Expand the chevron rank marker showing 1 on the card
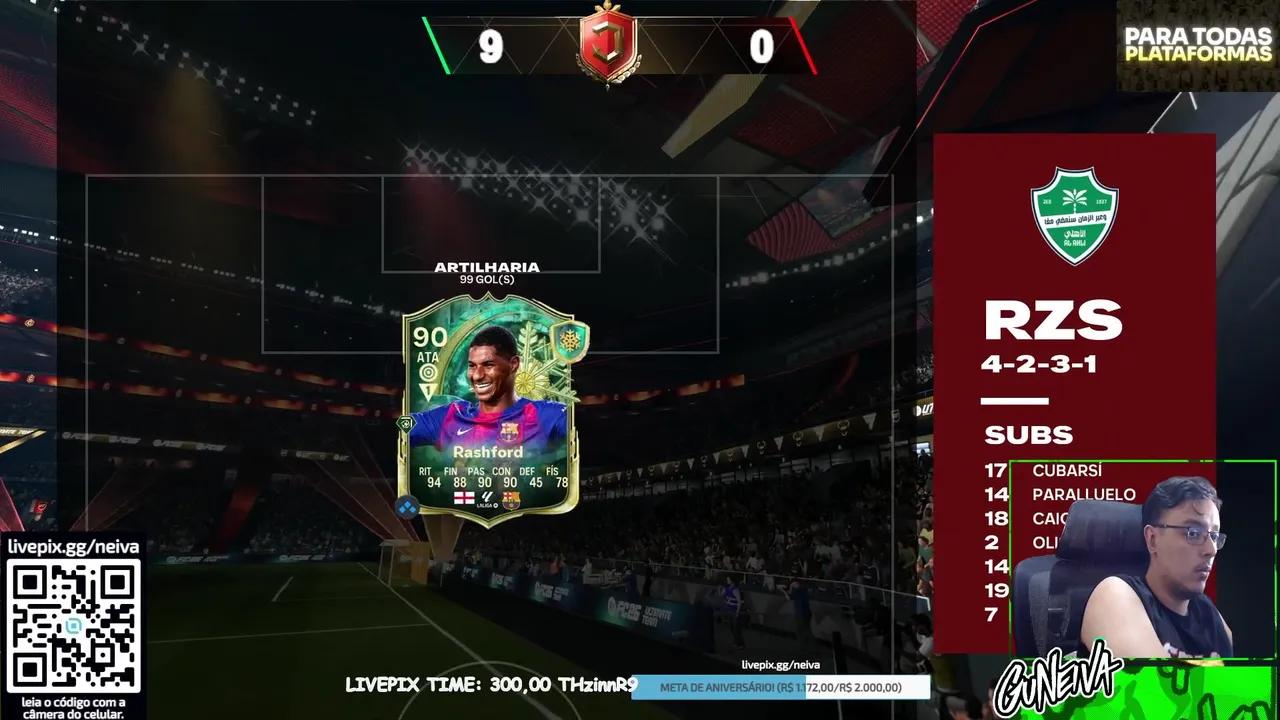Screen dimensions: 1280x720 click(428, 390)
